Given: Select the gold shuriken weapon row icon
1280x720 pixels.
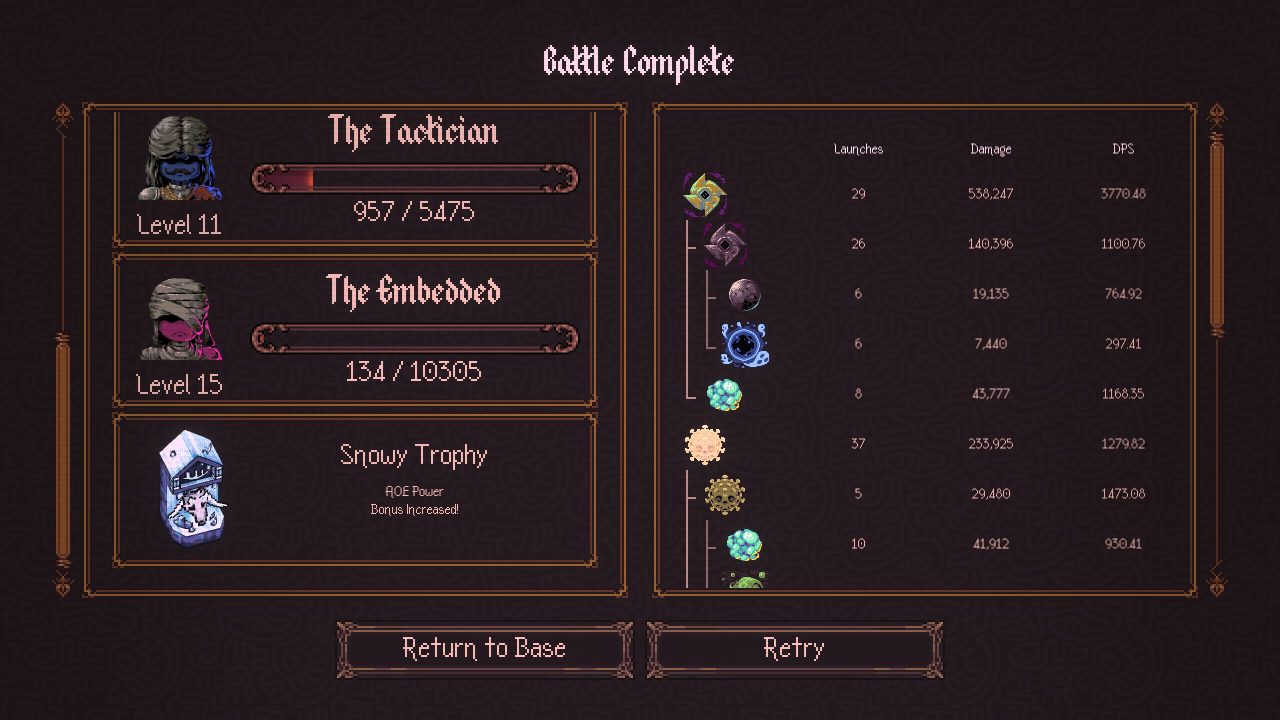Looking at the screenshot, I should 704,194.
